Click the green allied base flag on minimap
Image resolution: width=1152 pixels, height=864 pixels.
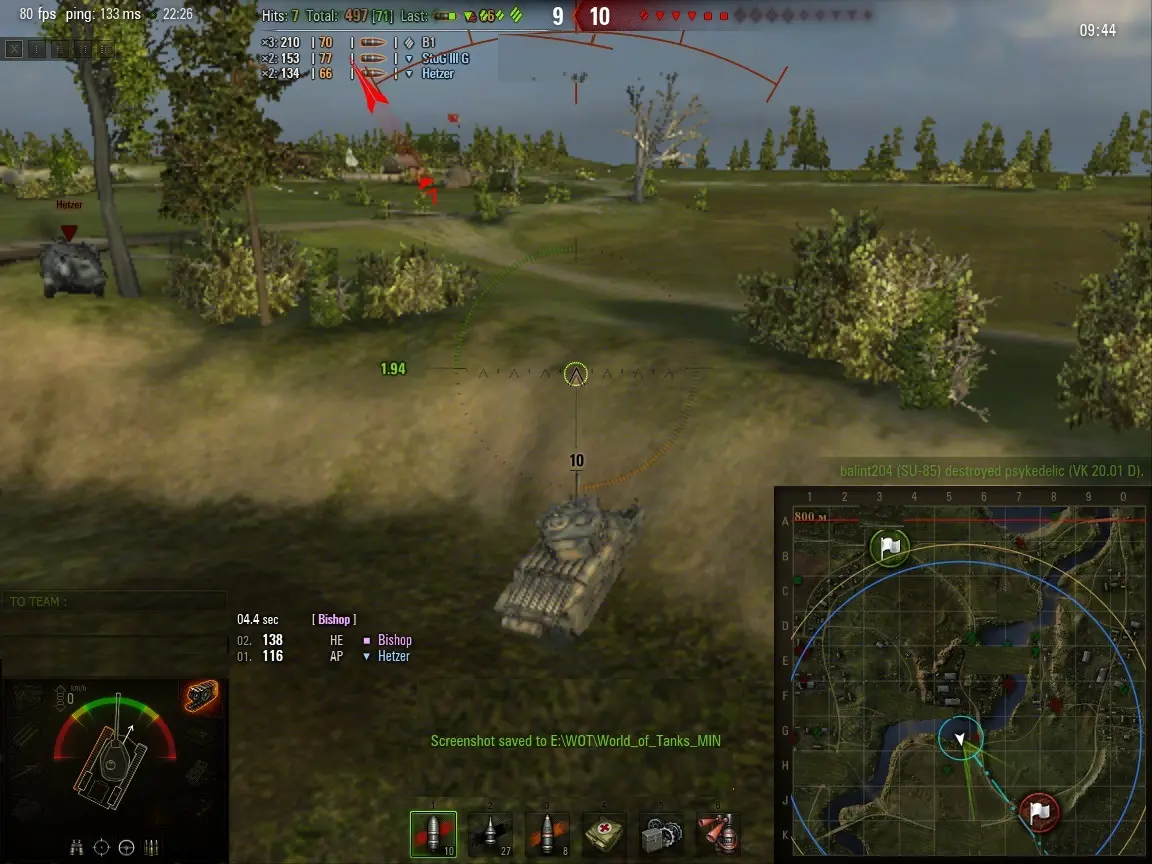point(889,547)
